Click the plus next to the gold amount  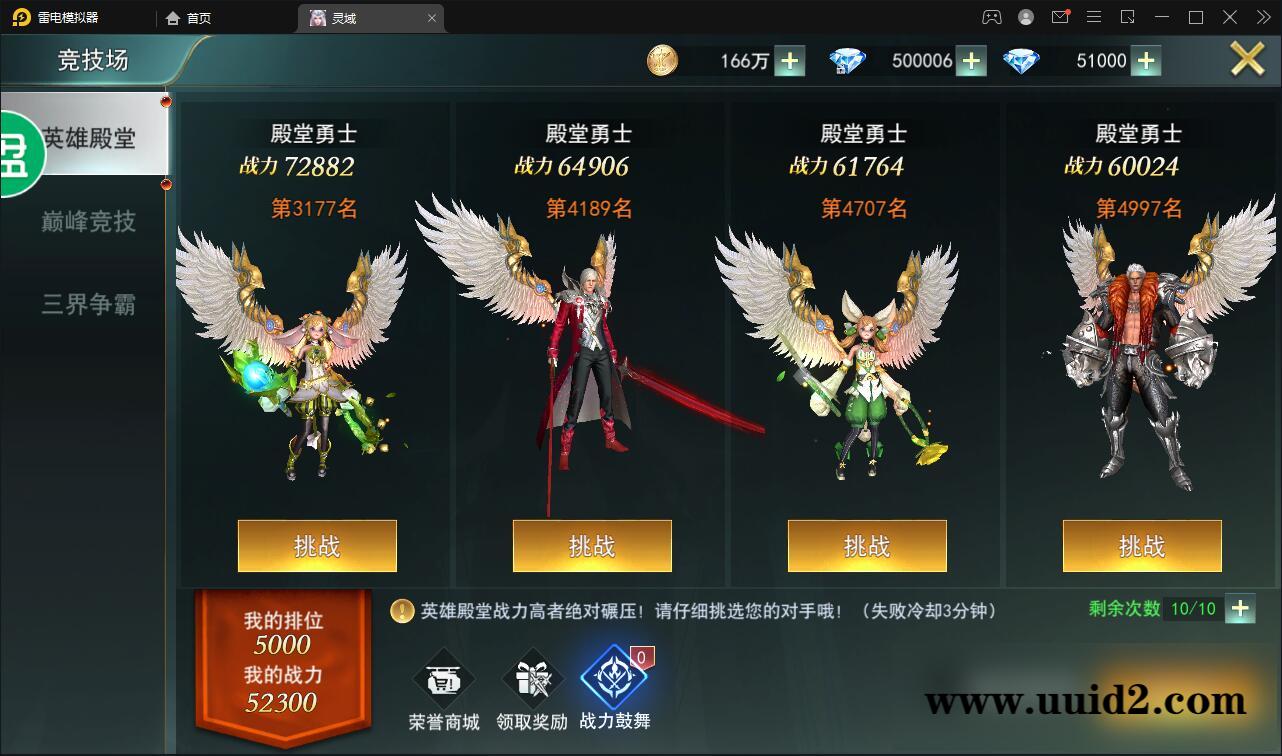(x=789, y=60)
